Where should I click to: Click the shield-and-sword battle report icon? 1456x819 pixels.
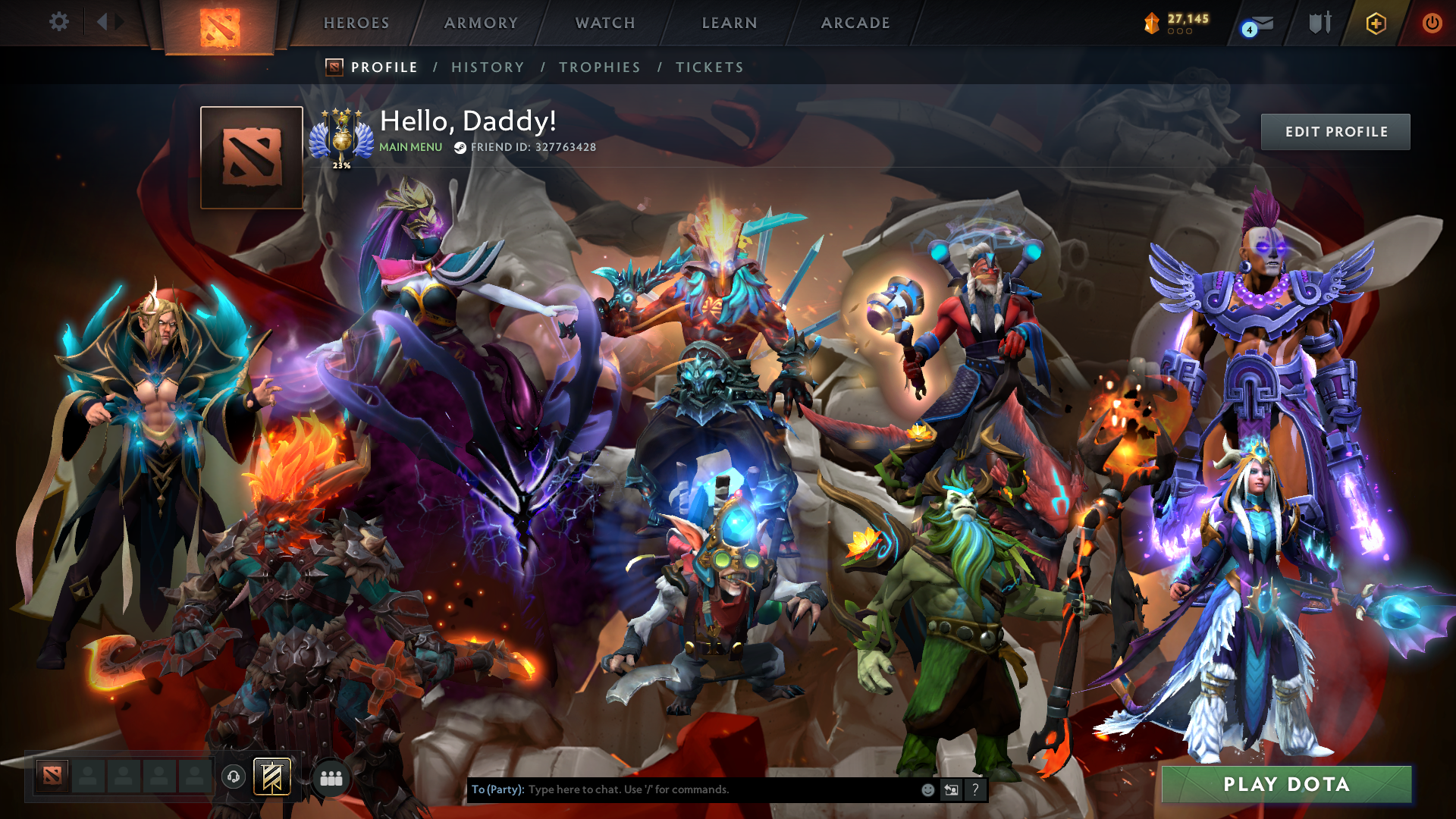[1319, 23]
